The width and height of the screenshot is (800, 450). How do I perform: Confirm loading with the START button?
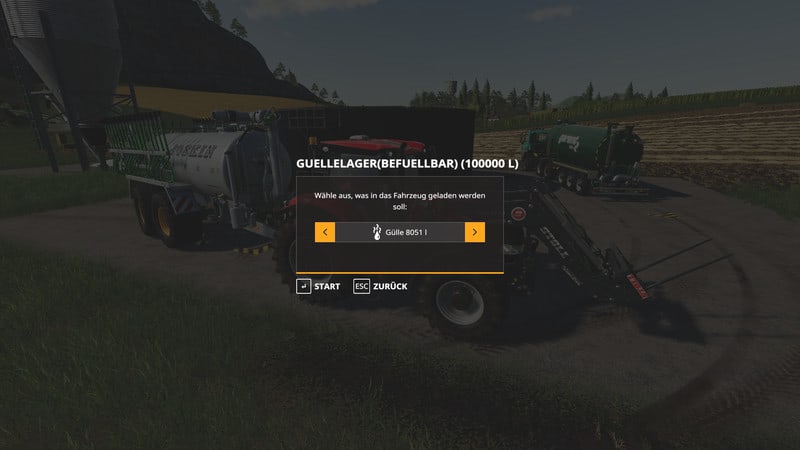pyautogui.click(x=318, y=287)
